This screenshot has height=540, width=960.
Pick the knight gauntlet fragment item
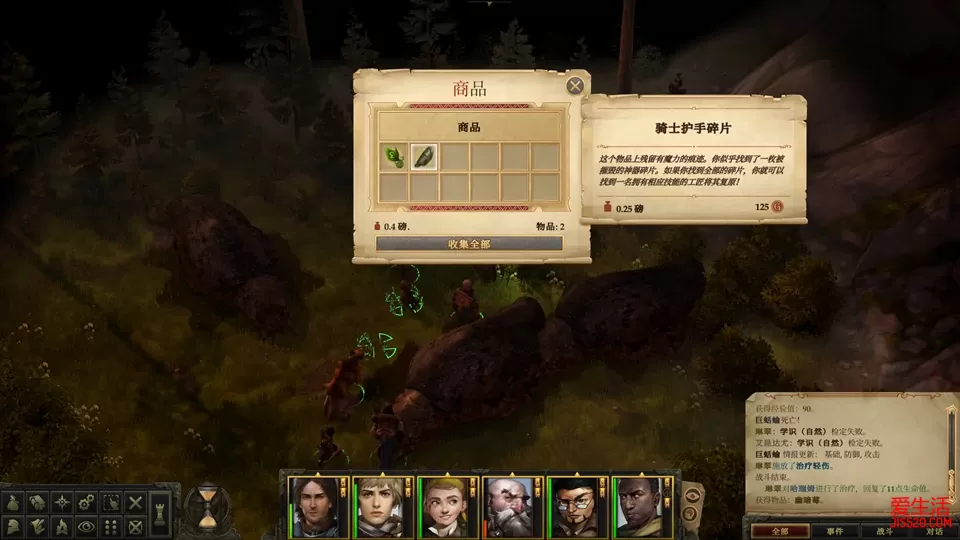point(424,157)
